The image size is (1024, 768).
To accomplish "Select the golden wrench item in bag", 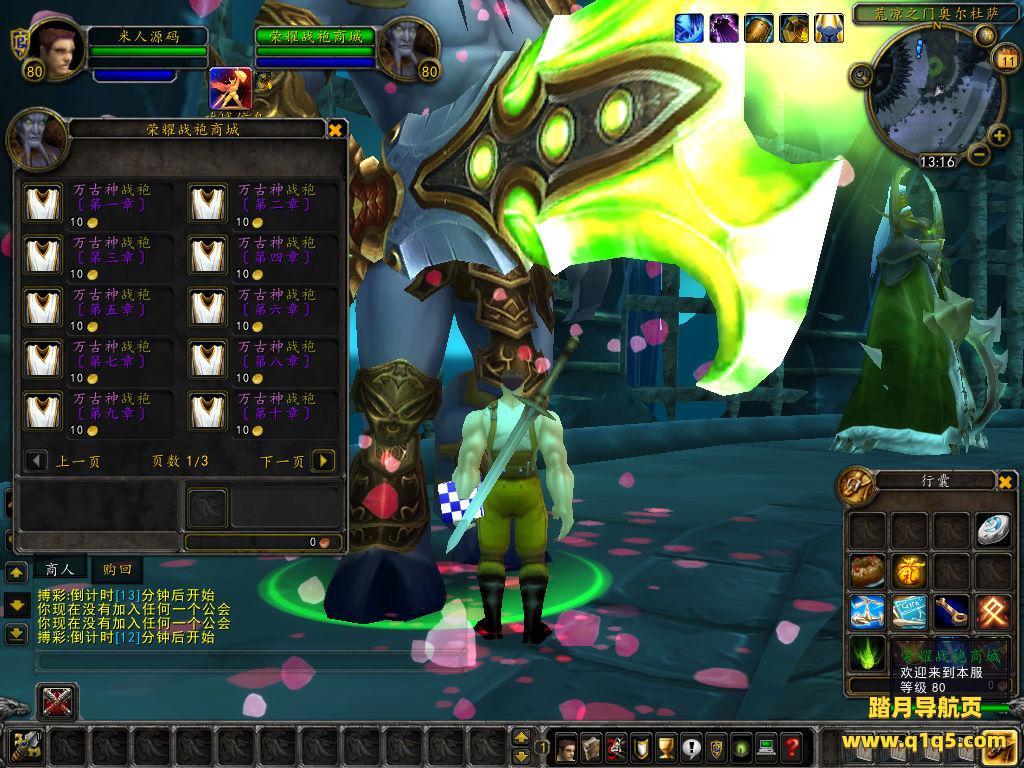I will click(951, 612).
